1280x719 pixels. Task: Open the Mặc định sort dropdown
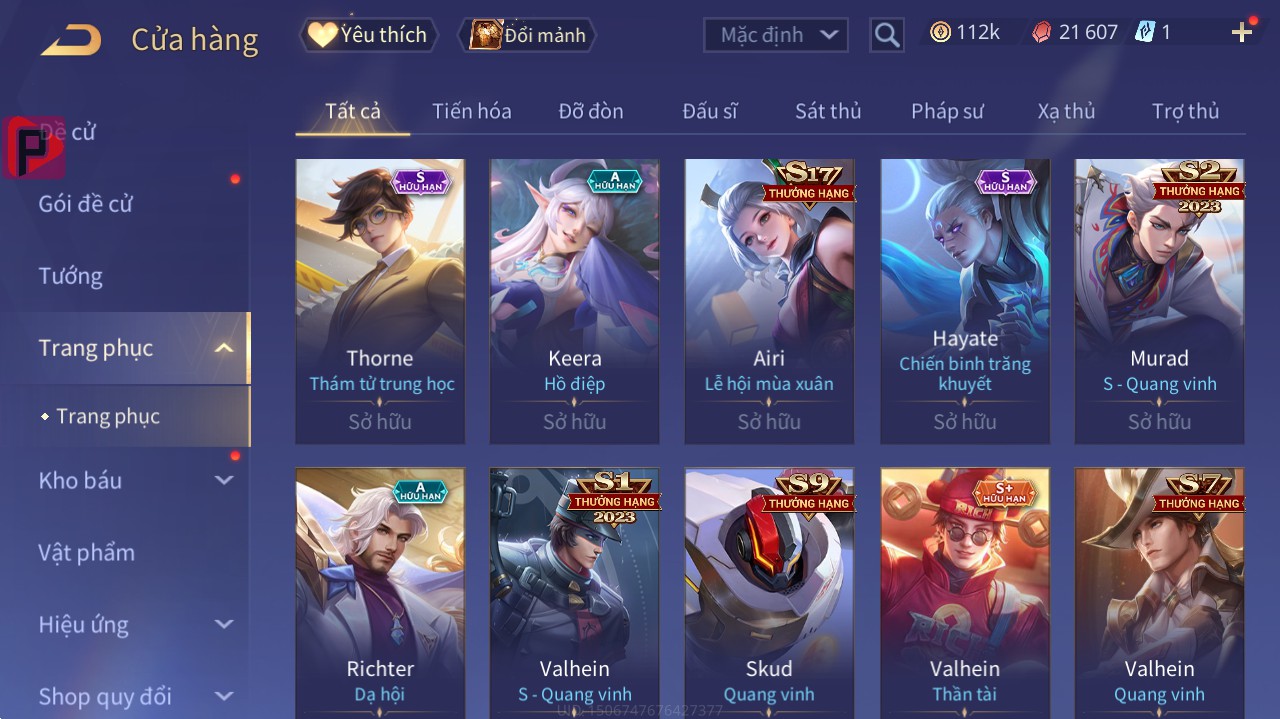(776, 35)
